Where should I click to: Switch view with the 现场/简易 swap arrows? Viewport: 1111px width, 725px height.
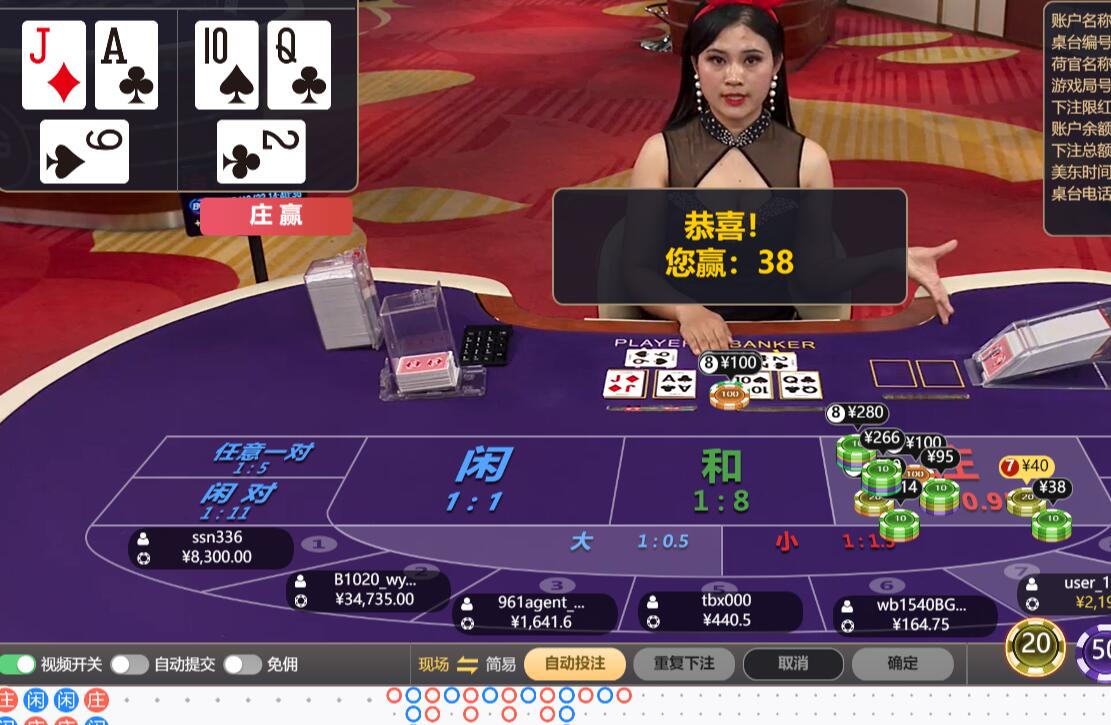click(x=467, y=664)
